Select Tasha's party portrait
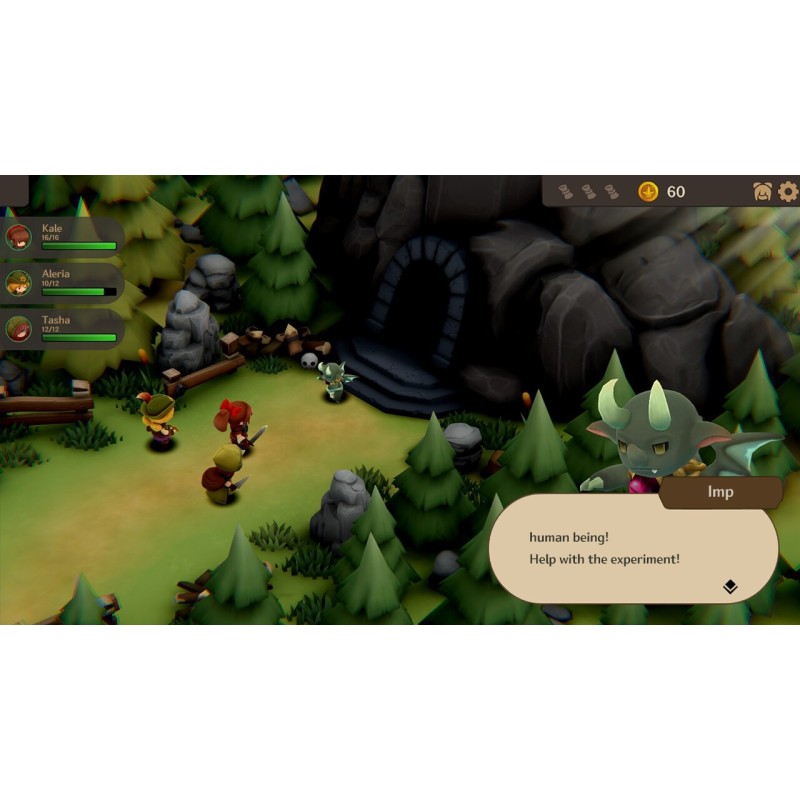Screen dimensions: 800x800 (x=18, y=328)
